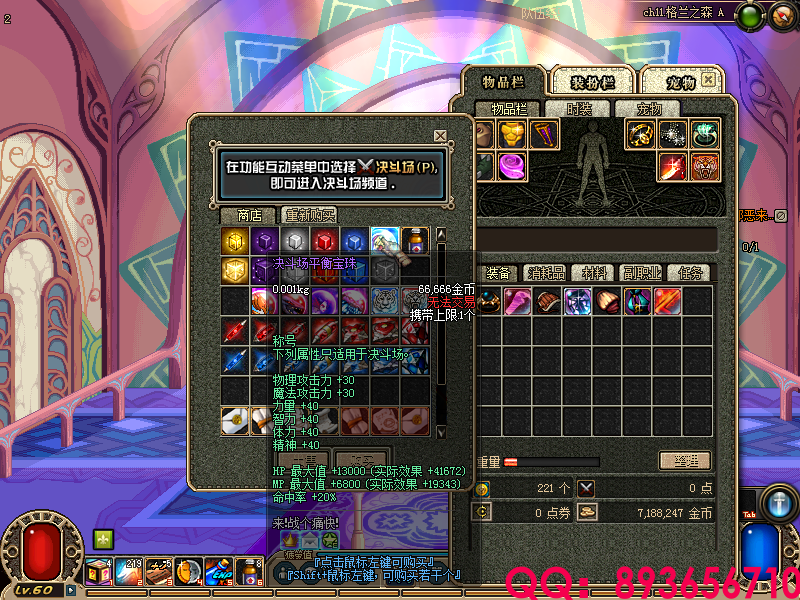
Task: Click the 整理 sort inventory button
Action: [x=684, y=461]
